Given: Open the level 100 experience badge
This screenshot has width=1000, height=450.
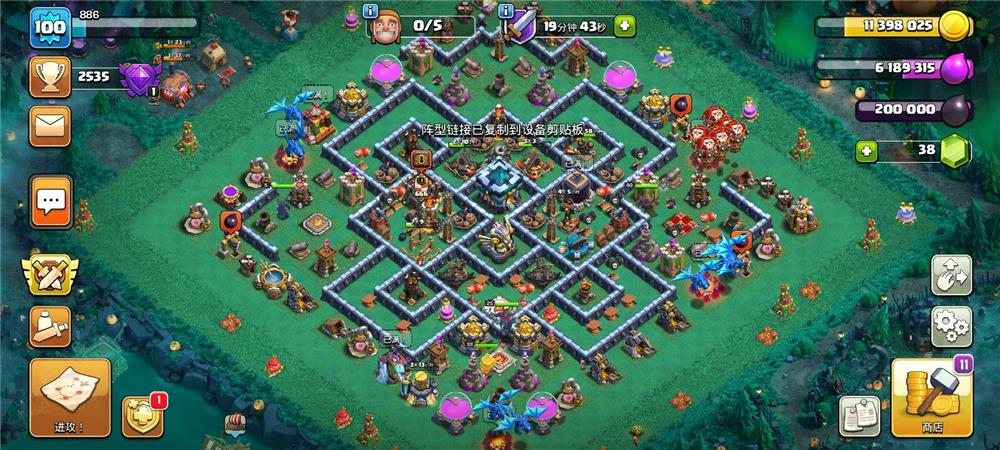Looking at the screenshot, I should click(x=49, y=27).
